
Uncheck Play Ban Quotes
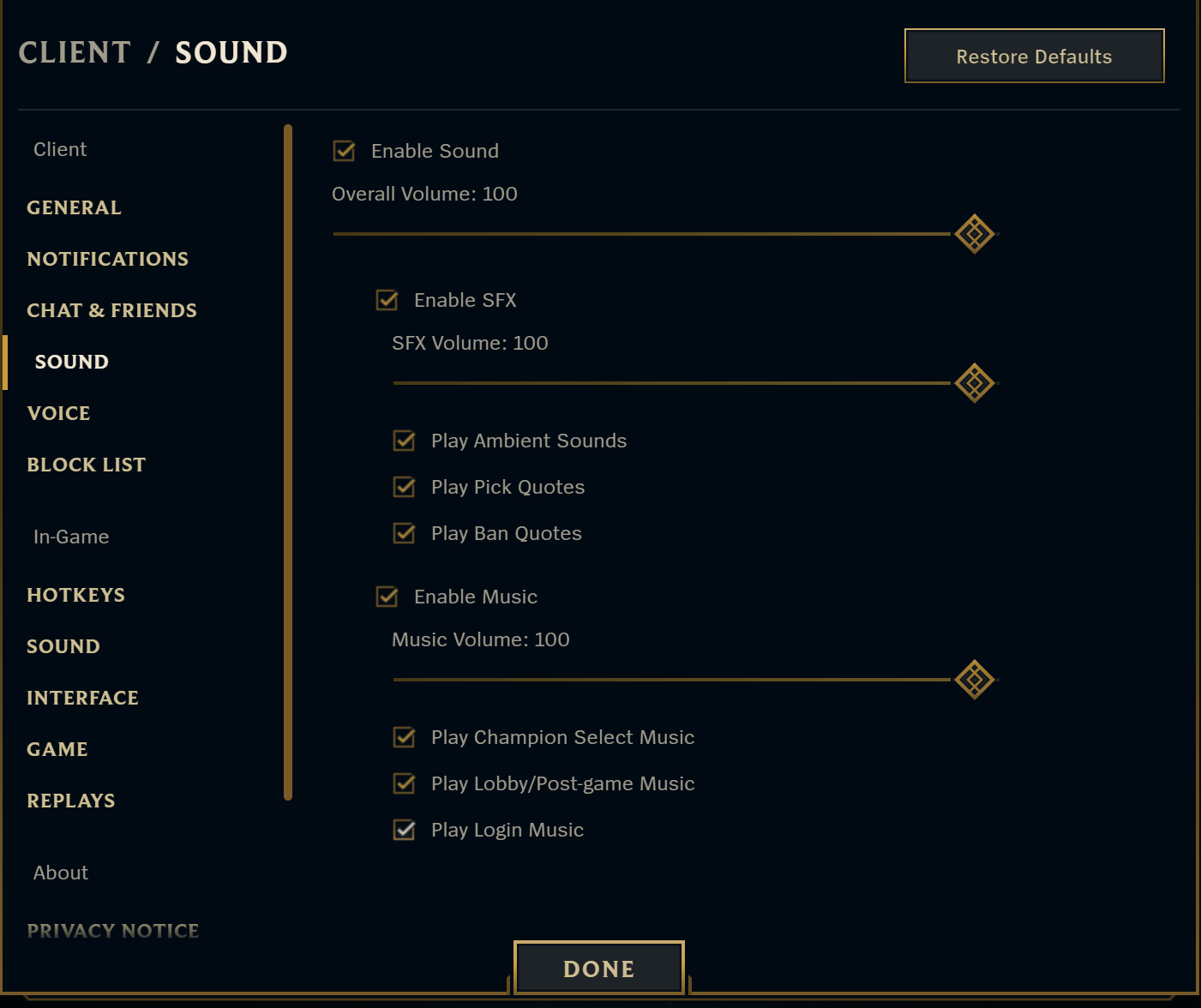coord(403,533)
